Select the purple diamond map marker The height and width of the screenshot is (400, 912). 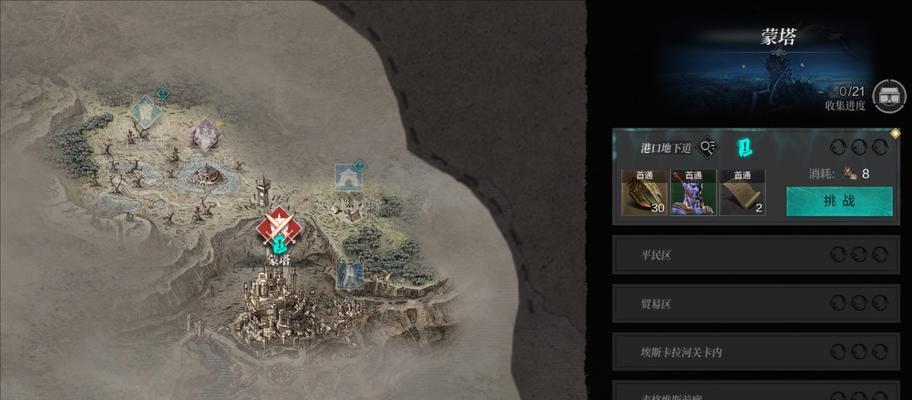[x=207, y=133]
